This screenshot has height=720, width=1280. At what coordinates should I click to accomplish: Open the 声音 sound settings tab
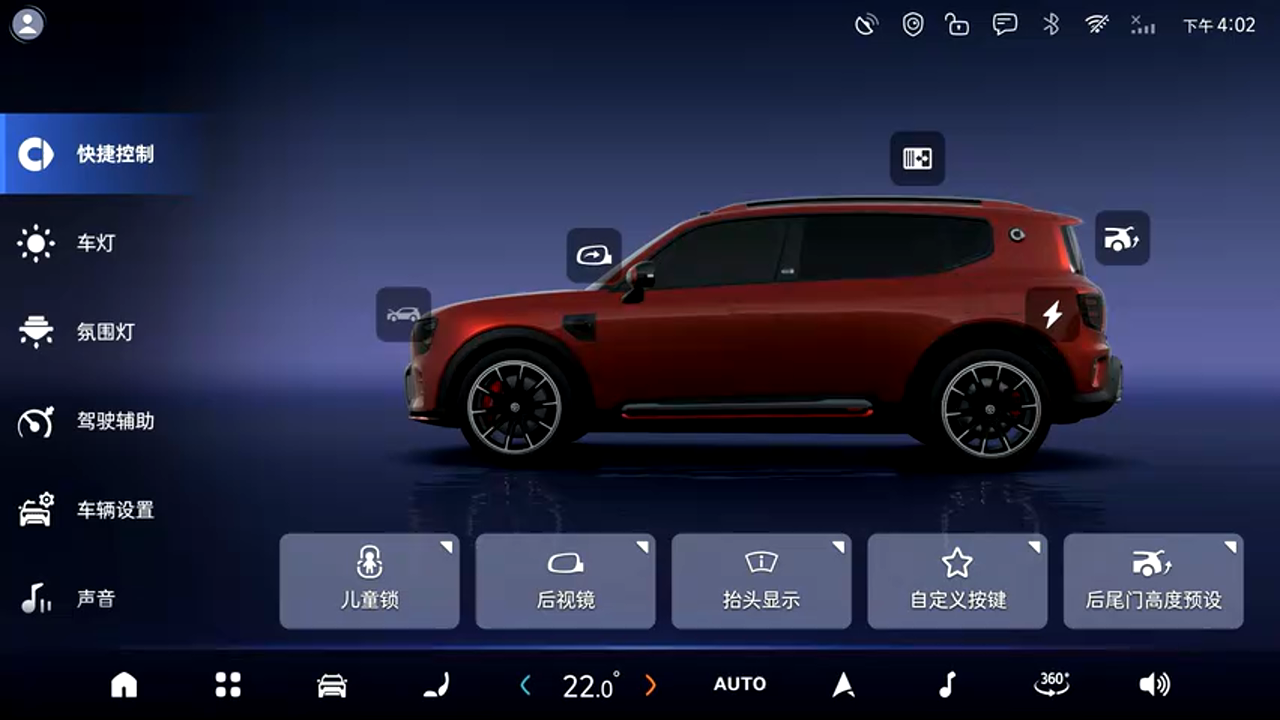(95, 599)
